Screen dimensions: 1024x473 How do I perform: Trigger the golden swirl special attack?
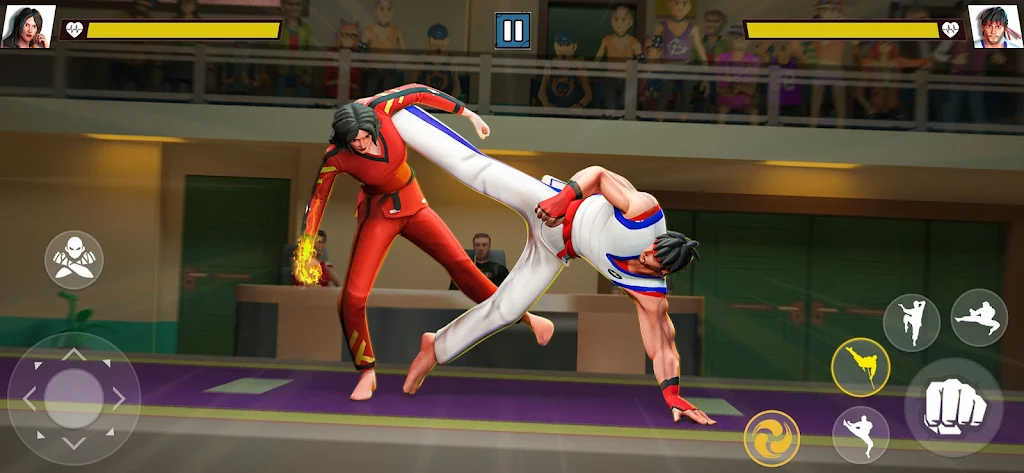771,438
